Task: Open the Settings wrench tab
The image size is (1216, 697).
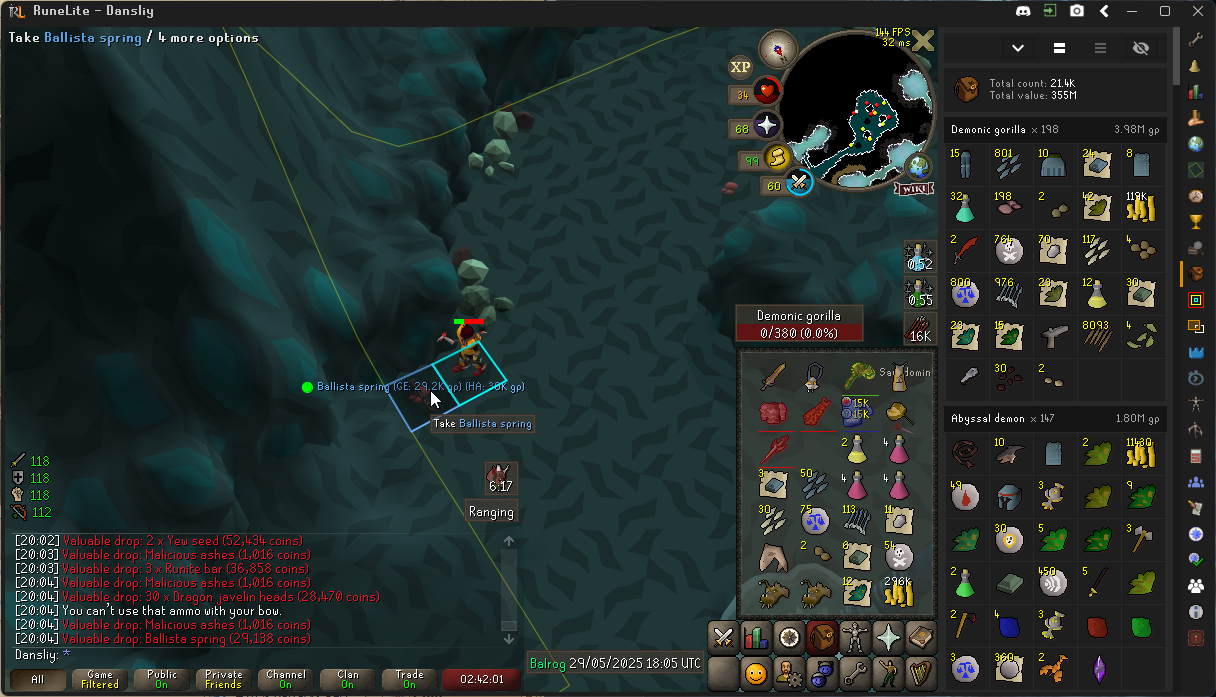Action: (855, 673)
